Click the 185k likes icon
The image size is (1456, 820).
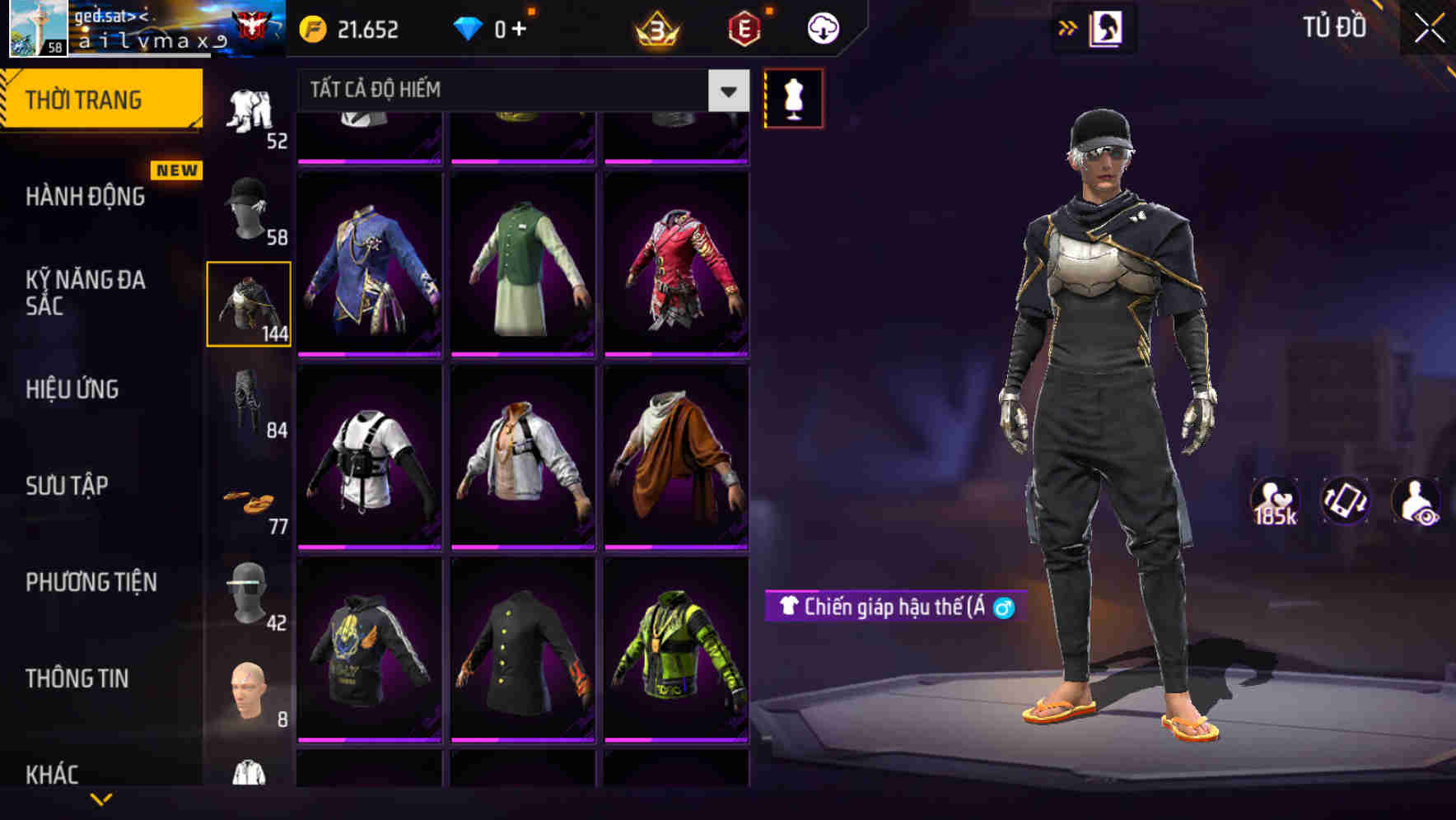coord(1276,501)
